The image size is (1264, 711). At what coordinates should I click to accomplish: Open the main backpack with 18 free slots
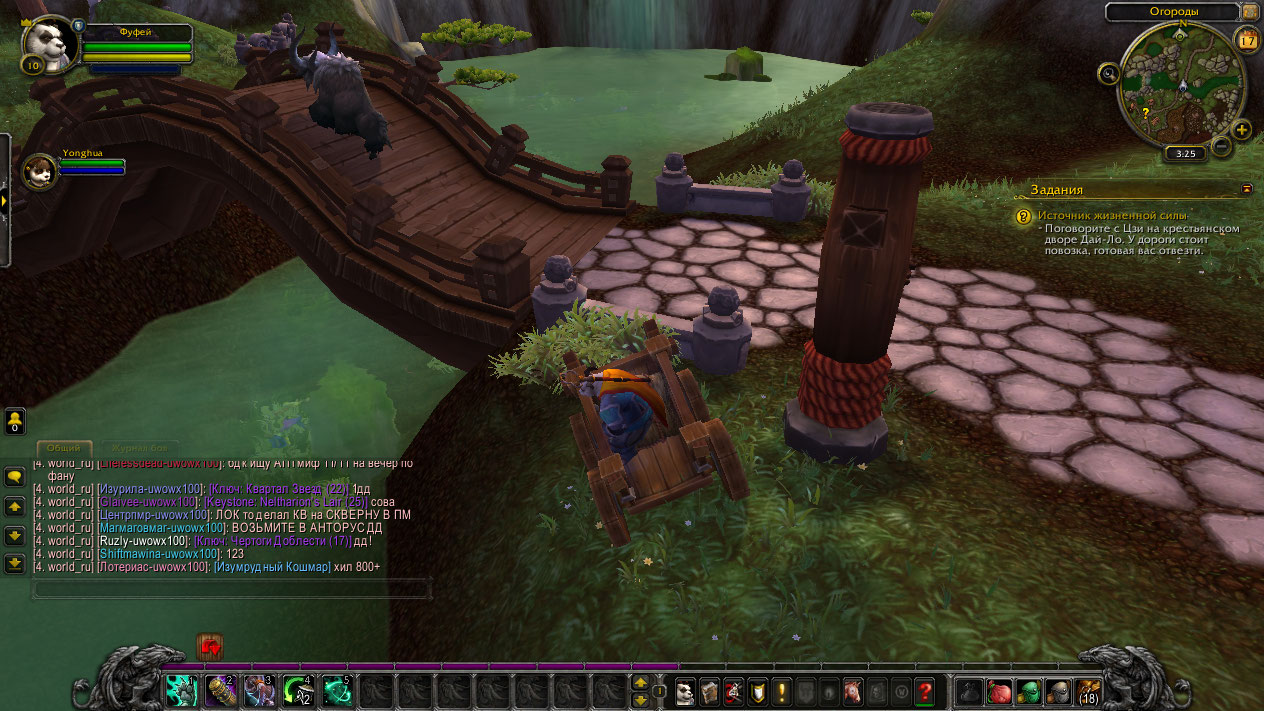point(1088,691)
